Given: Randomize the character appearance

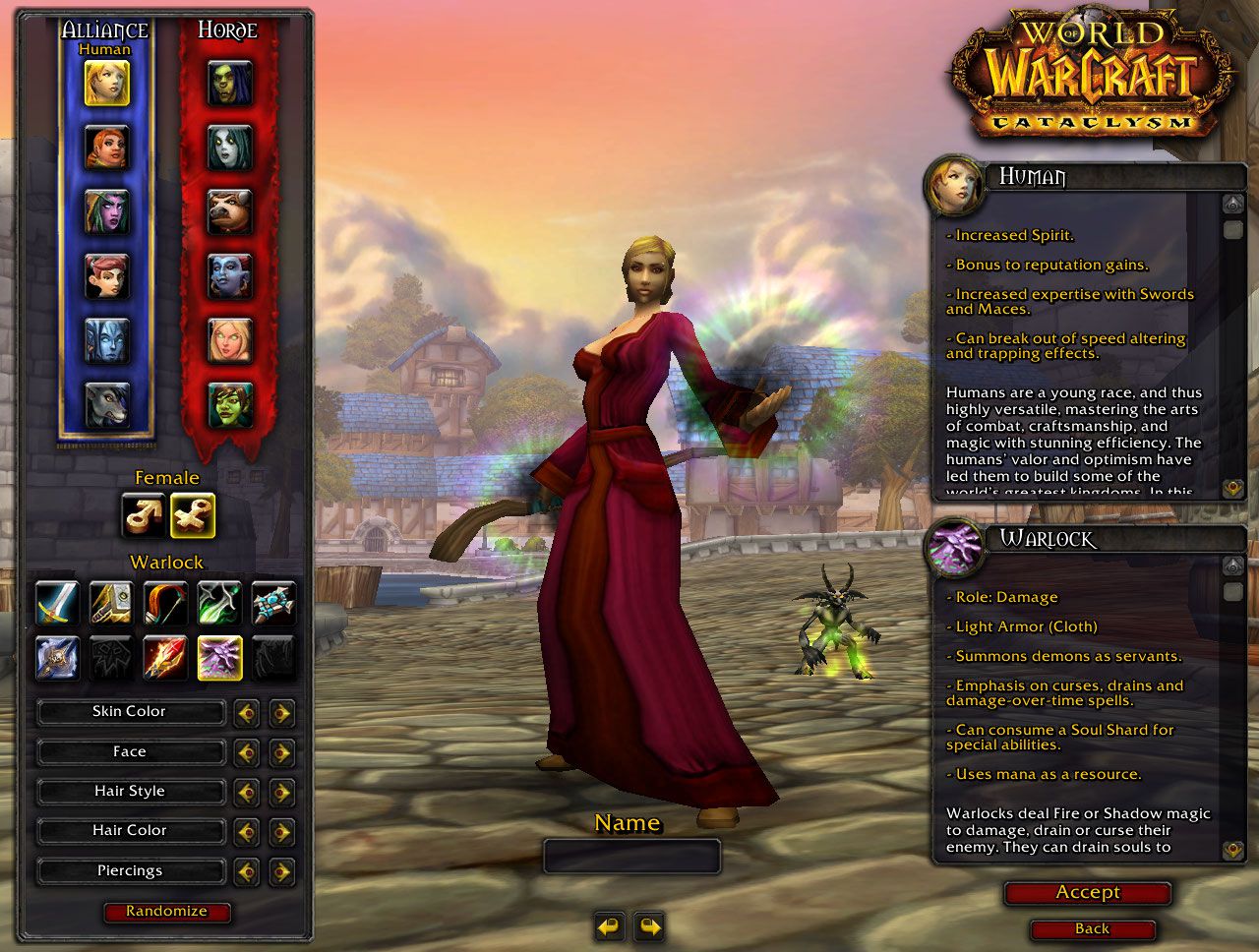Looking at the screenshot, I should pyautogui.click(x=166, y=912).
